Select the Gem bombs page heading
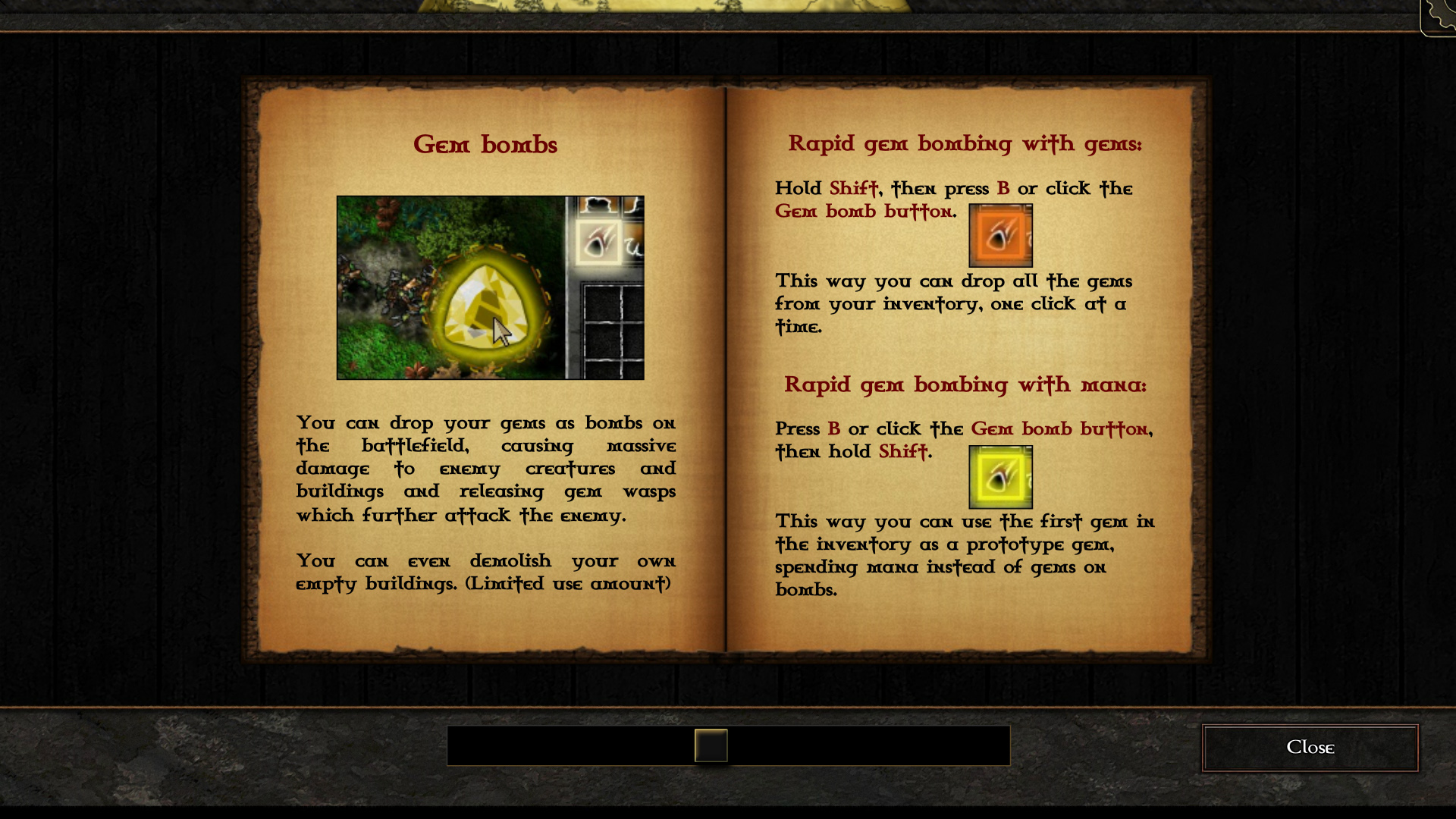 coord(485,145)
